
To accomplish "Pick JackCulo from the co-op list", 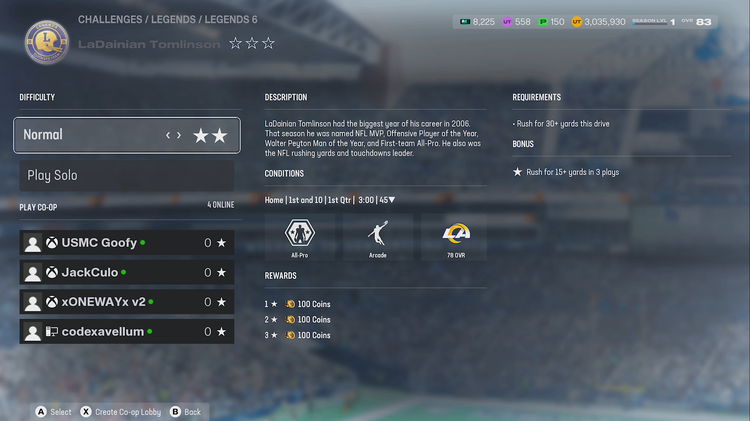I will [126, 272].
